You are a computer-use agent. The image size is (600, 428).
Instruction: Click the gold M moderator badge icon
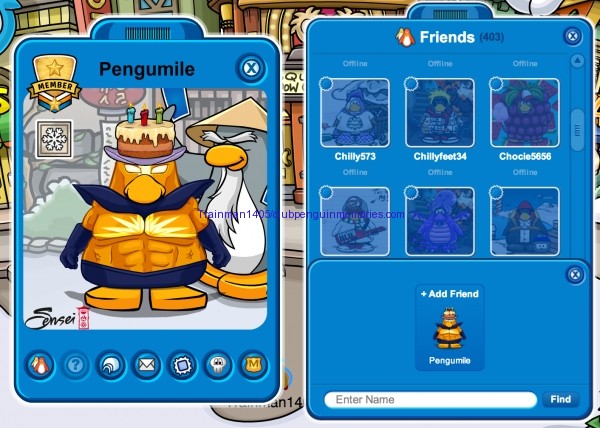251,365
